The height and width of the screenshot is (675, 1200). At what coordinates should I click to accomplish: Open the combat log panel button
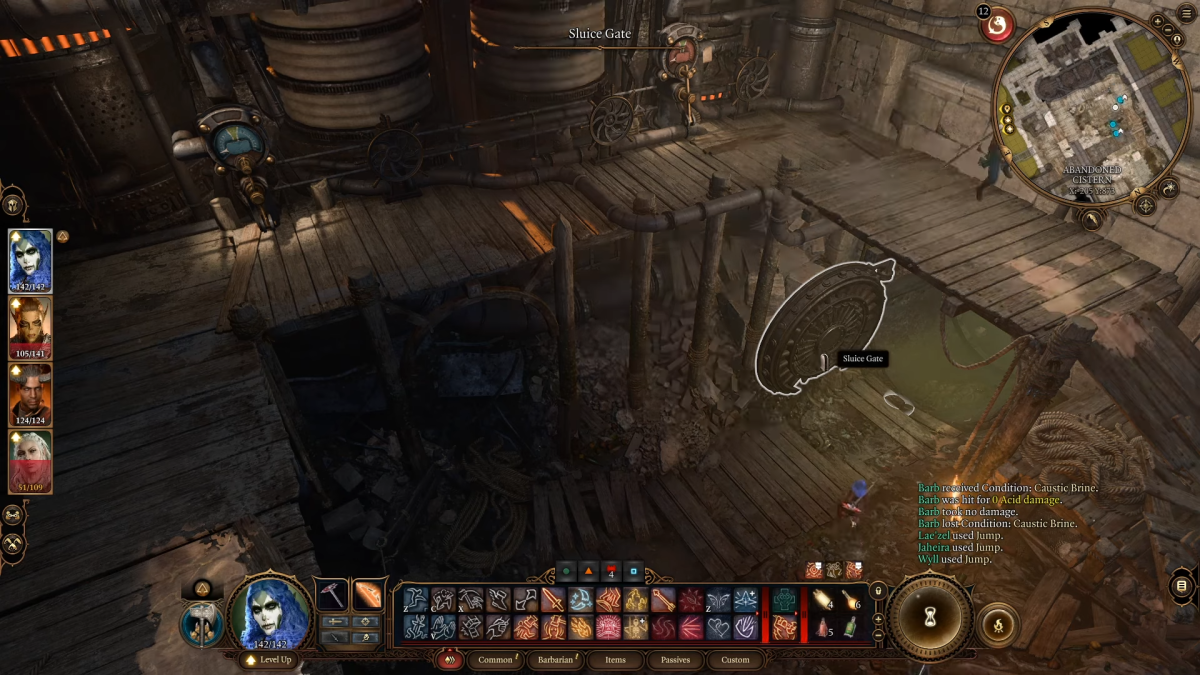(1181, 586)
